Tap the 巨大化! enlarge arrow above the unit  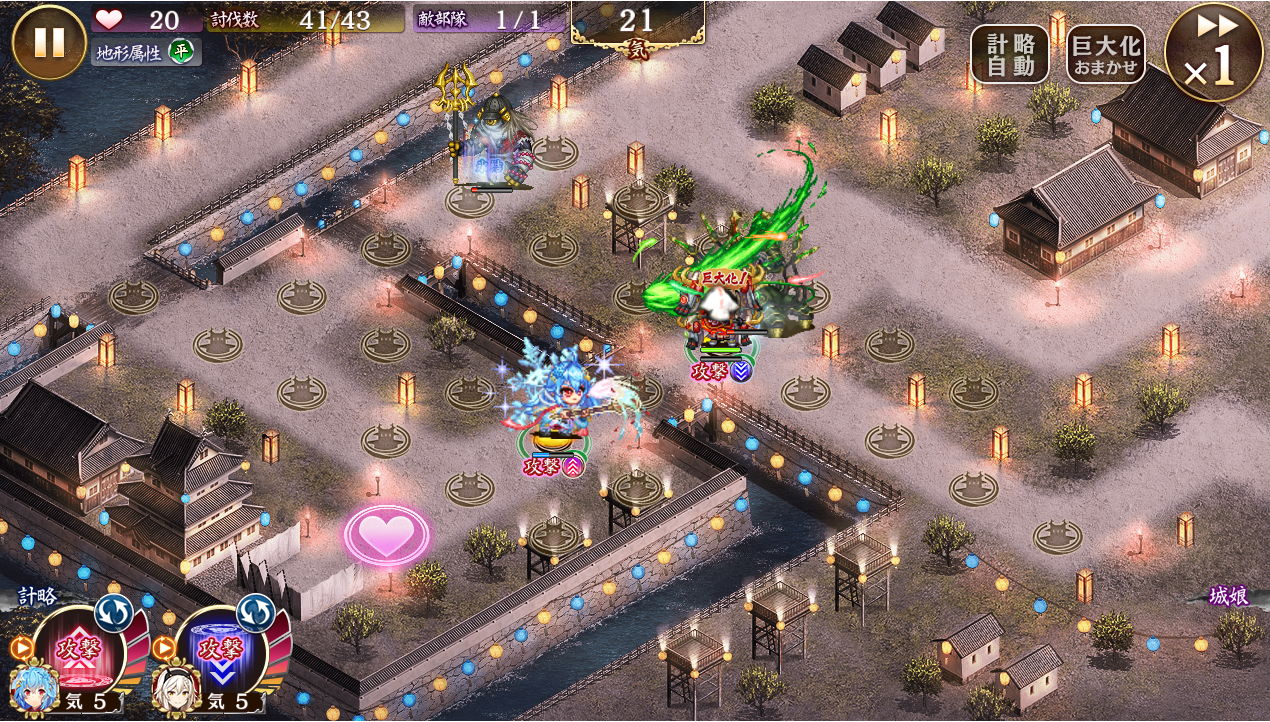[x=716, y=297]
